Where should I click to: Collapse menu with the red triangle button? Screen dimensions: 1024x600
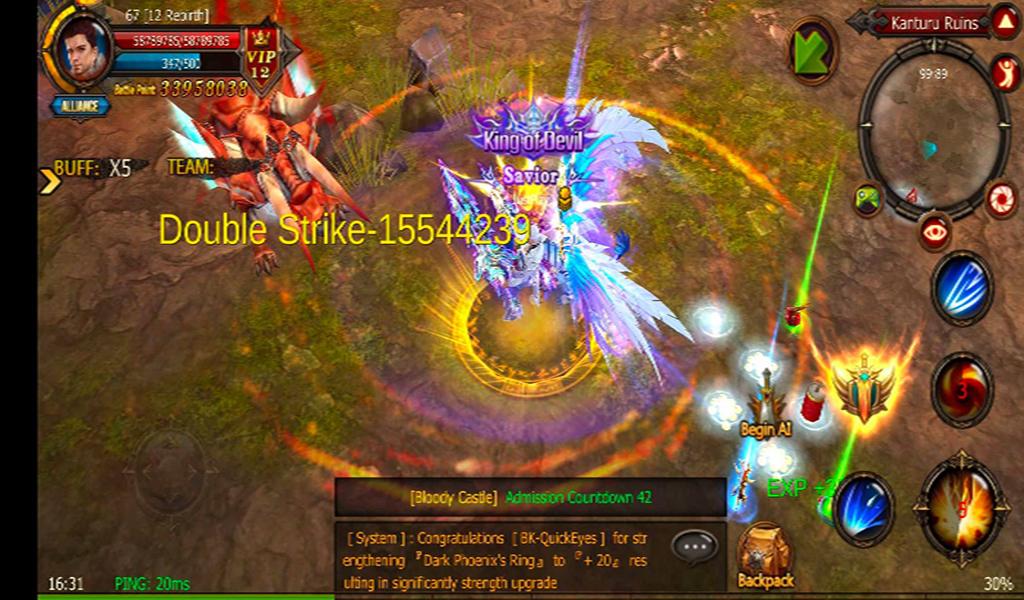(x=1003, y=22)
